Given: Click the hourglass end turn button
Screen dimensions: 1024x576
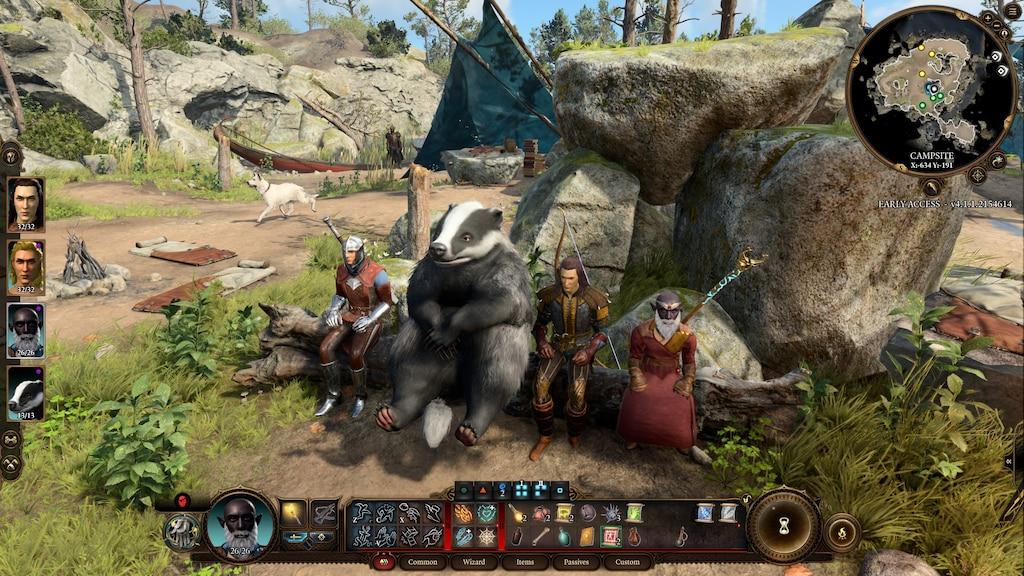Looking at the screenshot, I should point(784,526).
